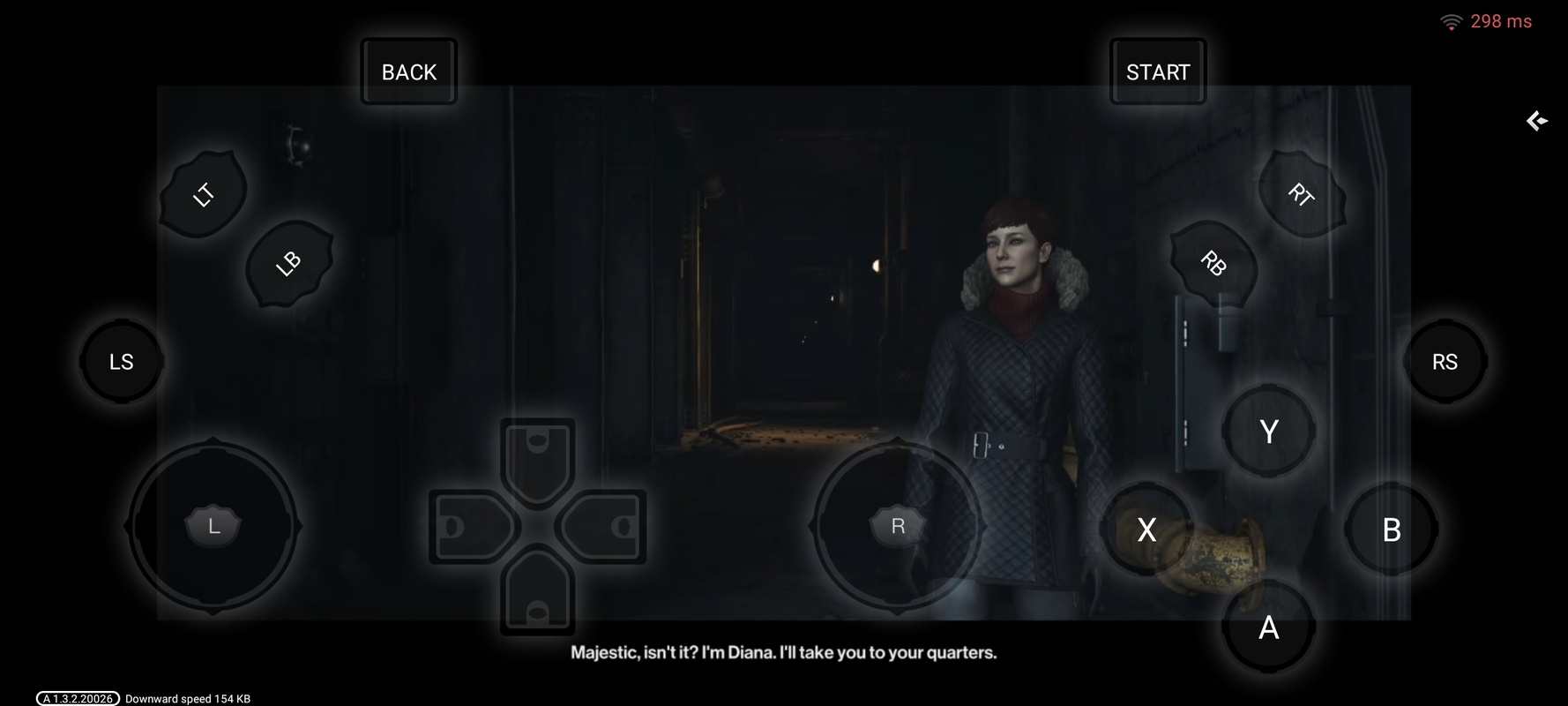Tap the BACK virtual button
The image size is (1568, 706).
tap(408, 72)
